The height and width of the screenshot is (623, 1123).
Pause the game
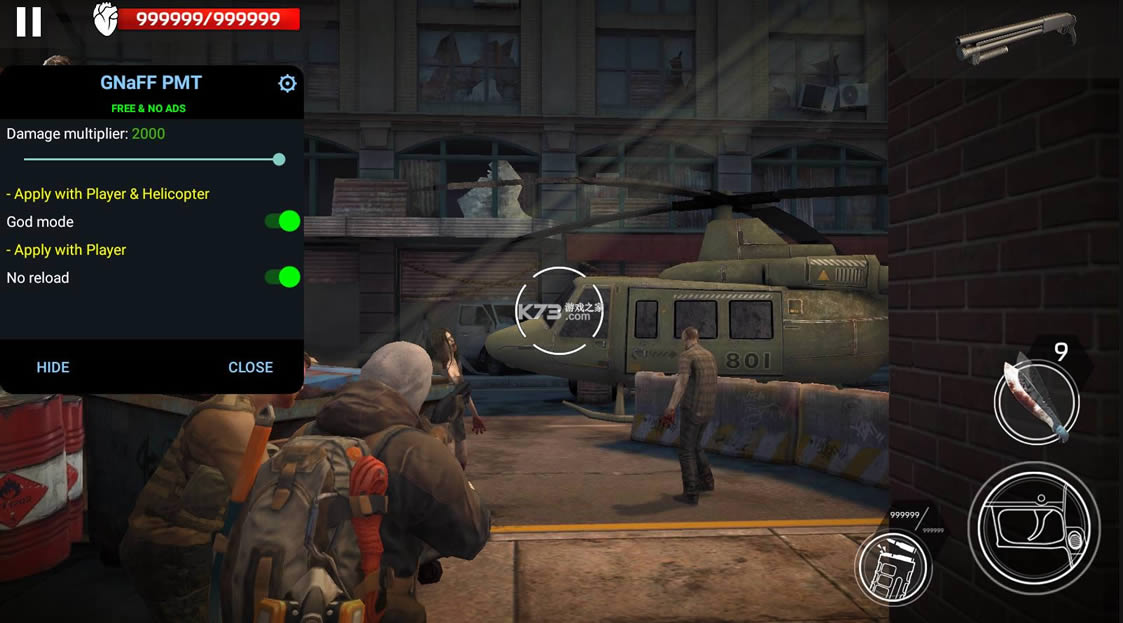[29, 22]
